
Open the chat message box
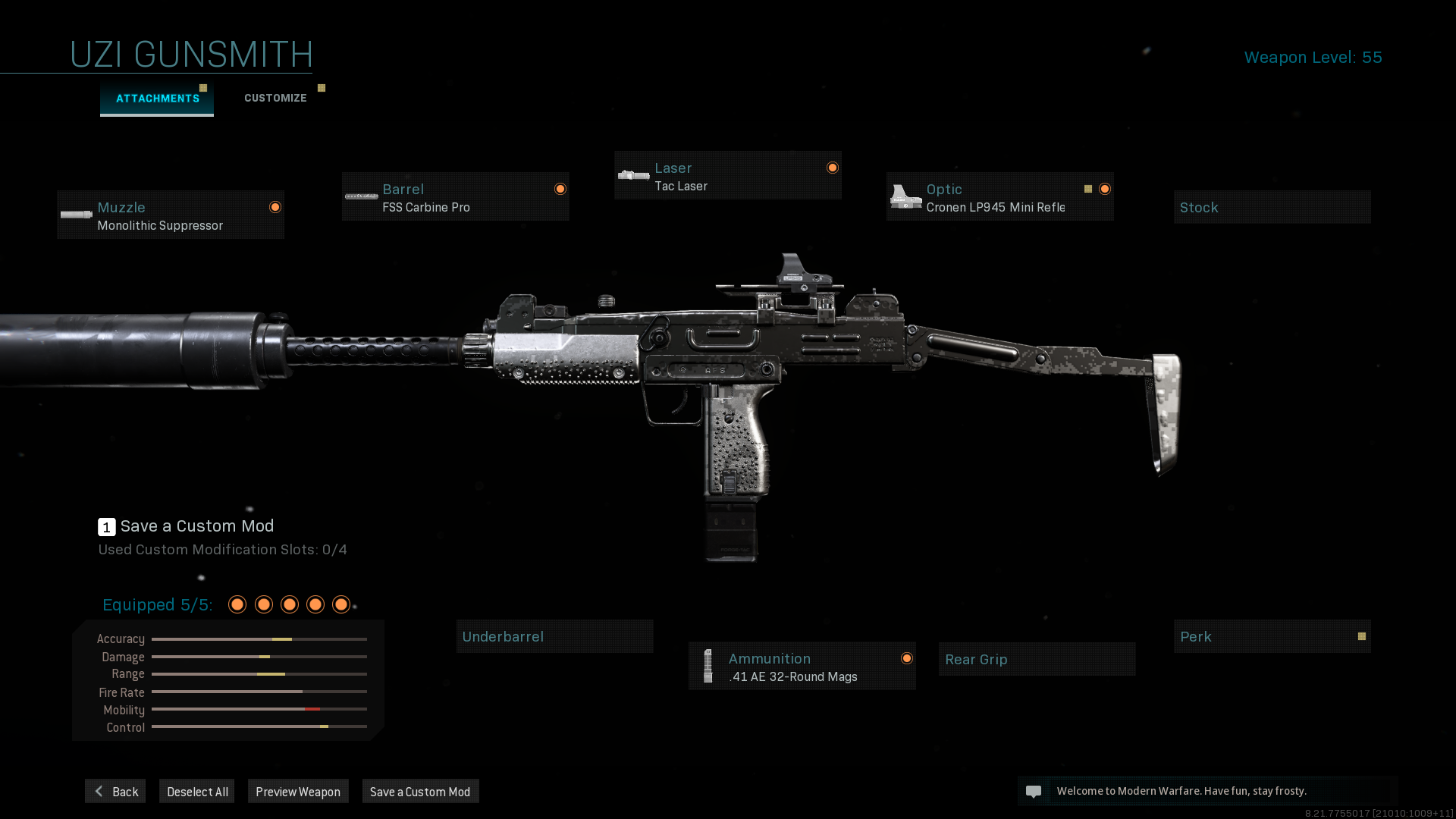point(1207,791)
